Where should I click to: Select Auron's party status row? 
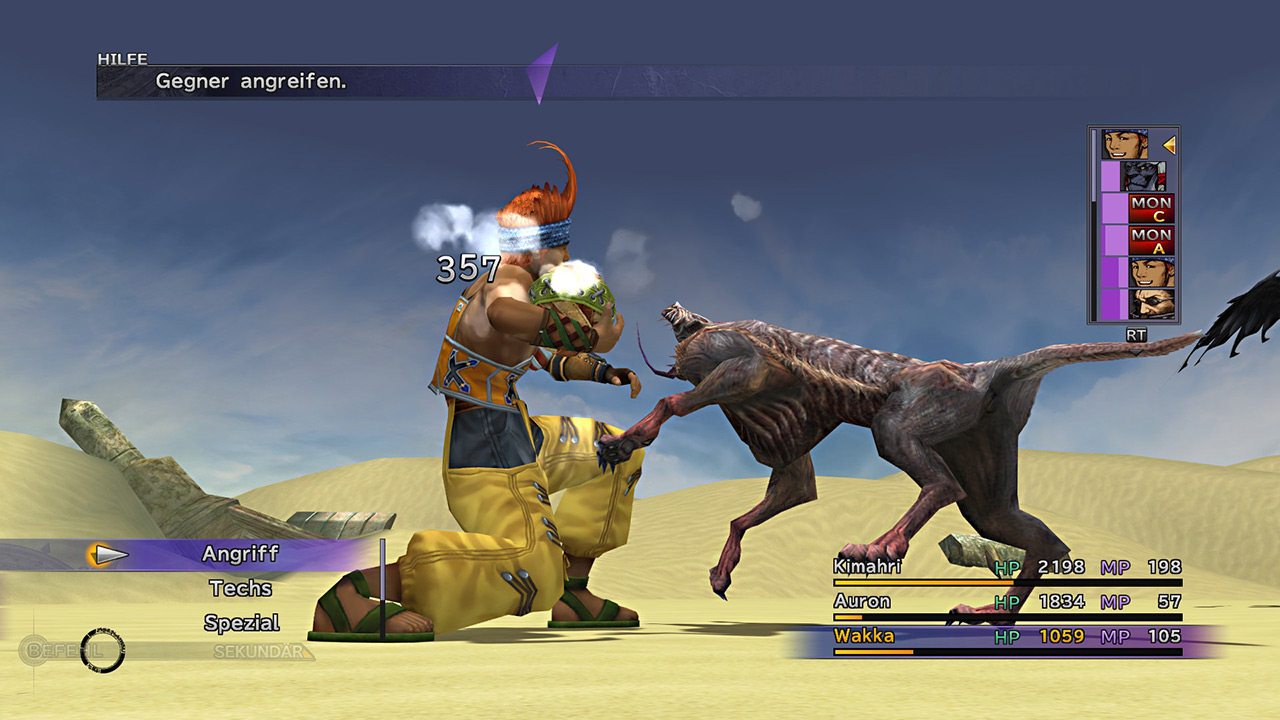[x=1007, y=602]
